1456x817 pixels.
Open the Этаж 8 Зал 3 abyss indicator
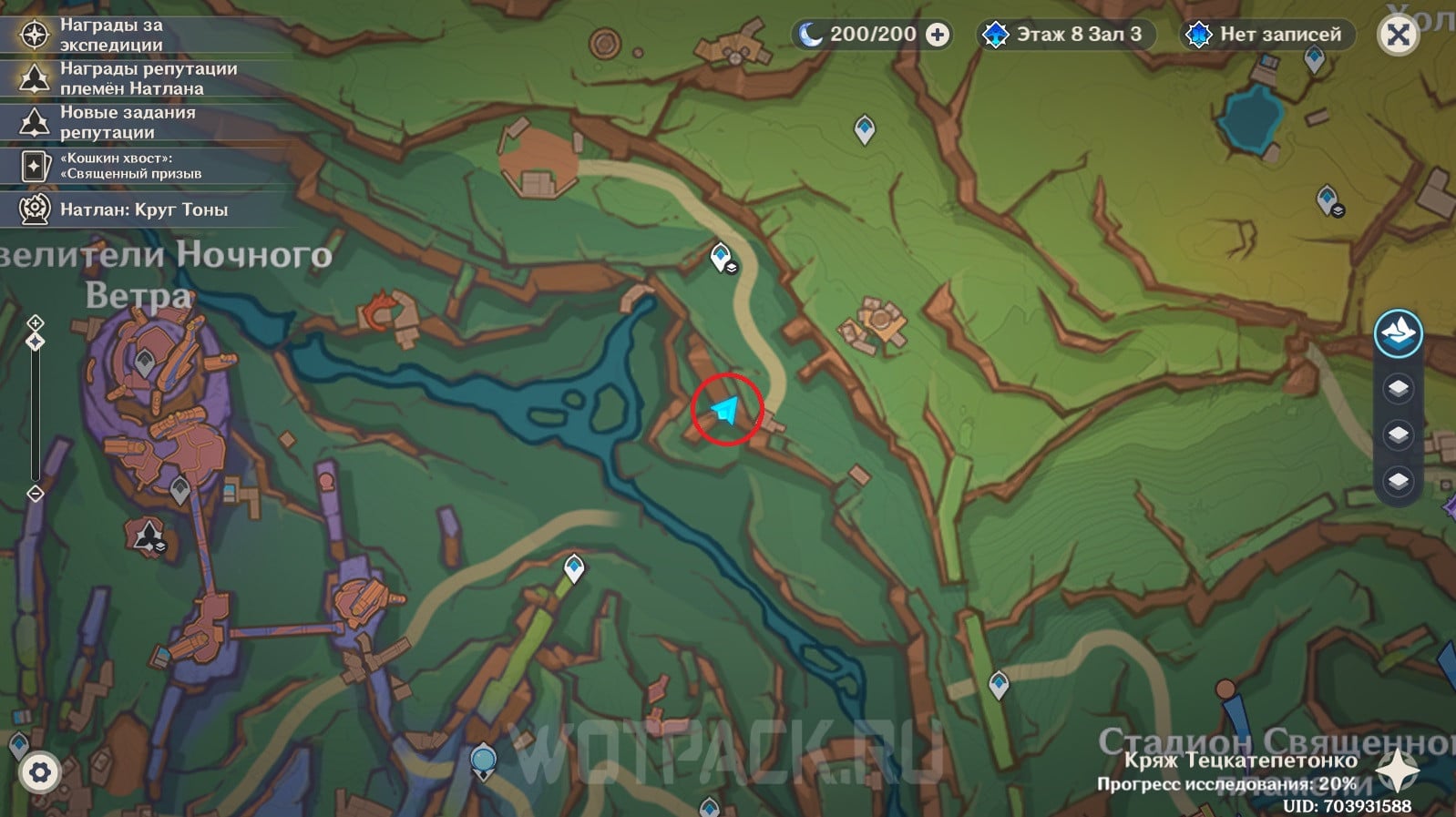pyautogui.click(x=1064, y=35)
